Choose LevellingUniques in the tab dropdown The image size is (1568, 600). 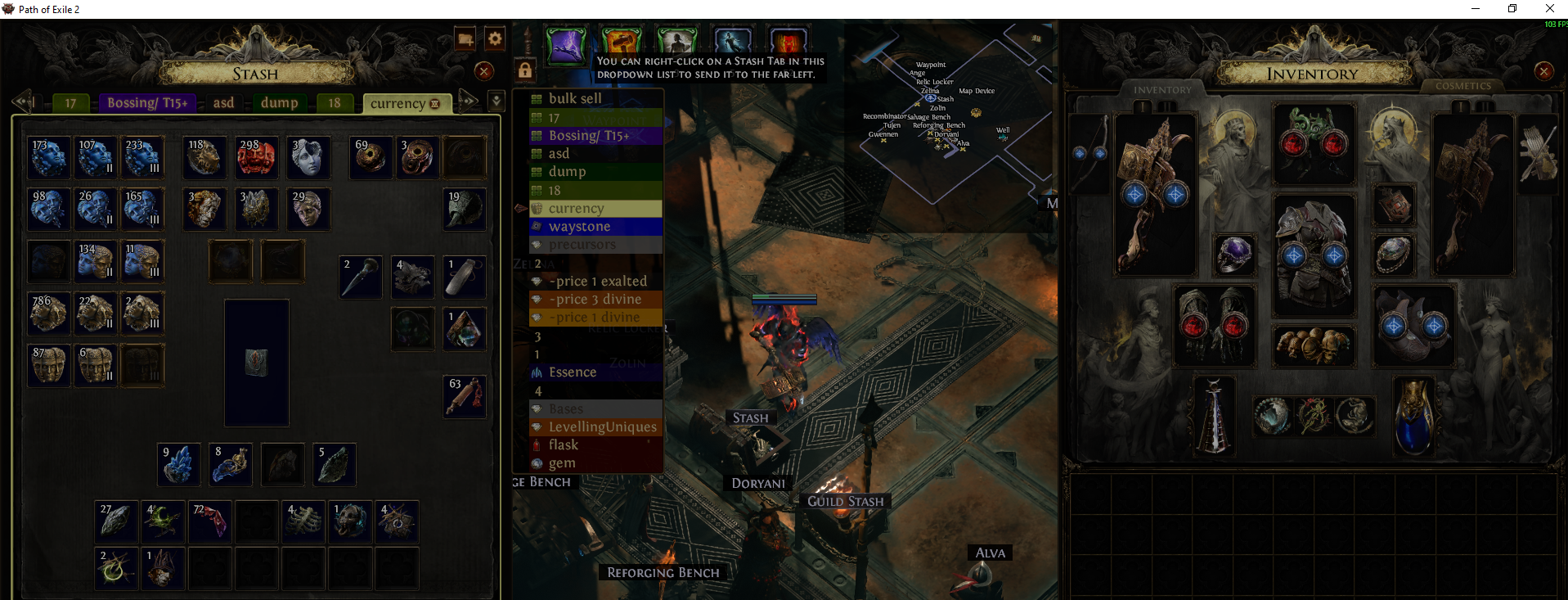(x=602, y=427)
